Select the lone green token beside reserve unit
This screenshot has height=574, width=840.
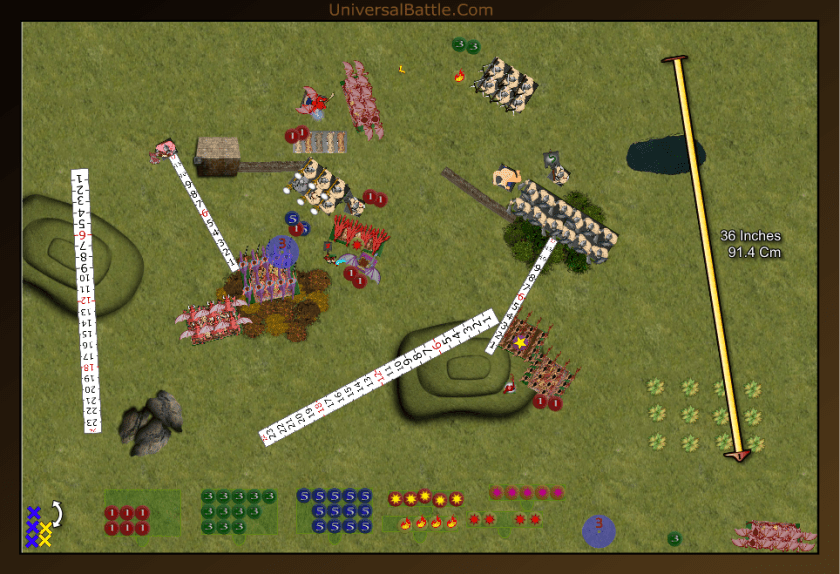pyautogui.click(x=675, y=539)
